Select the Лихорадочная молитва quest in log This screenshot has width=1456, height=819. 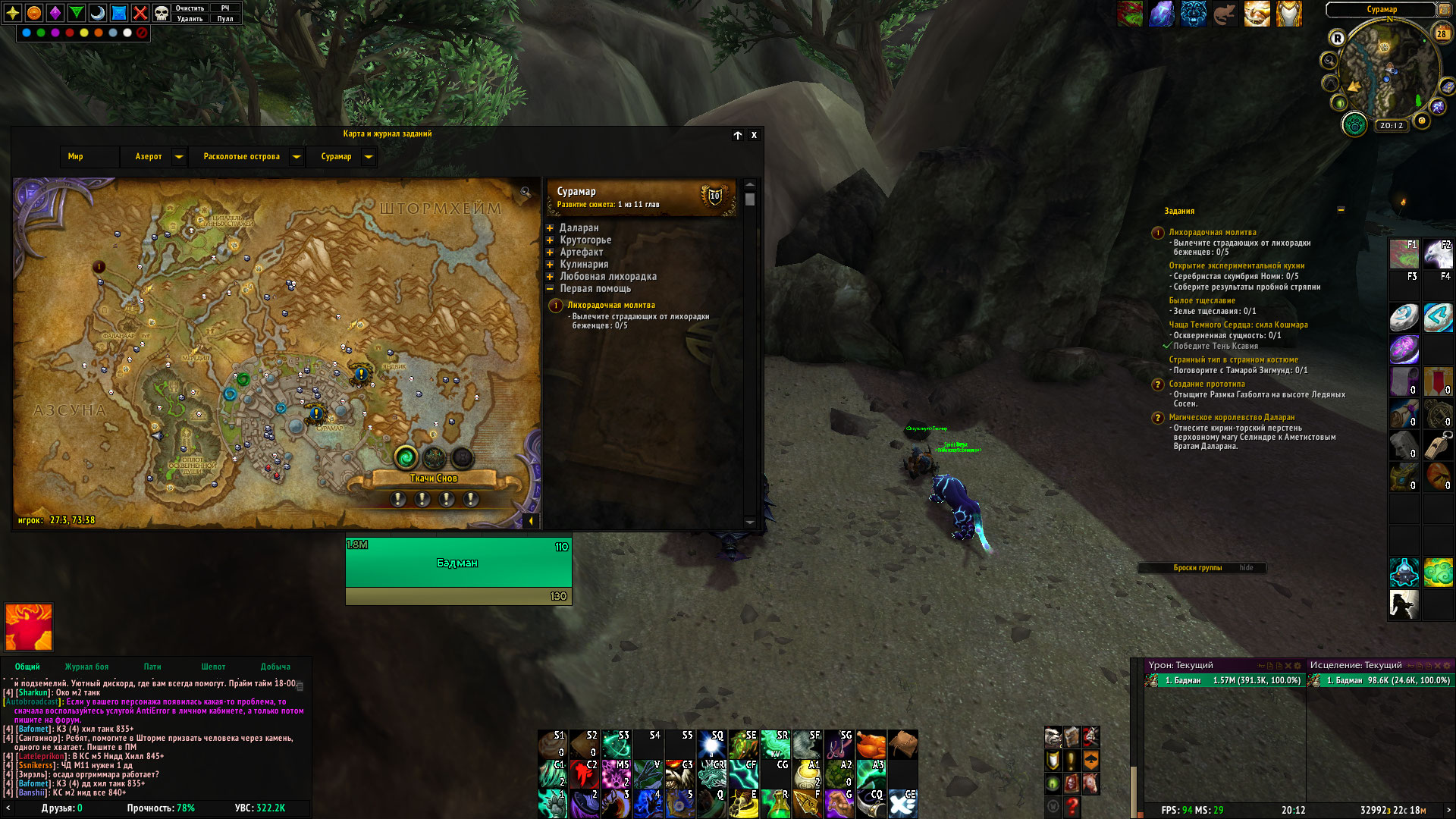coord(611,306)
